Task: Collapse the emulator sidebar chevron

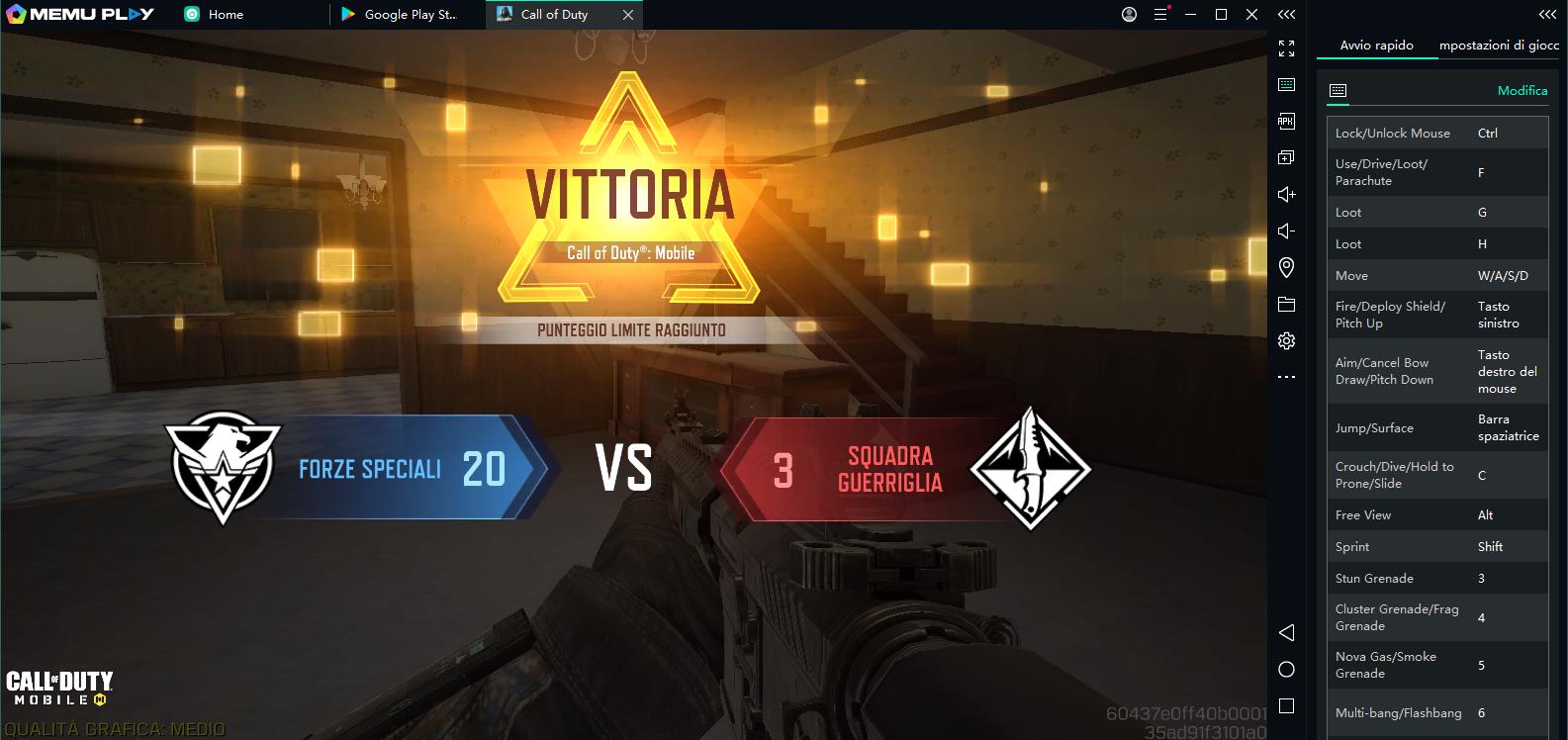Action: click(1286, 15)
